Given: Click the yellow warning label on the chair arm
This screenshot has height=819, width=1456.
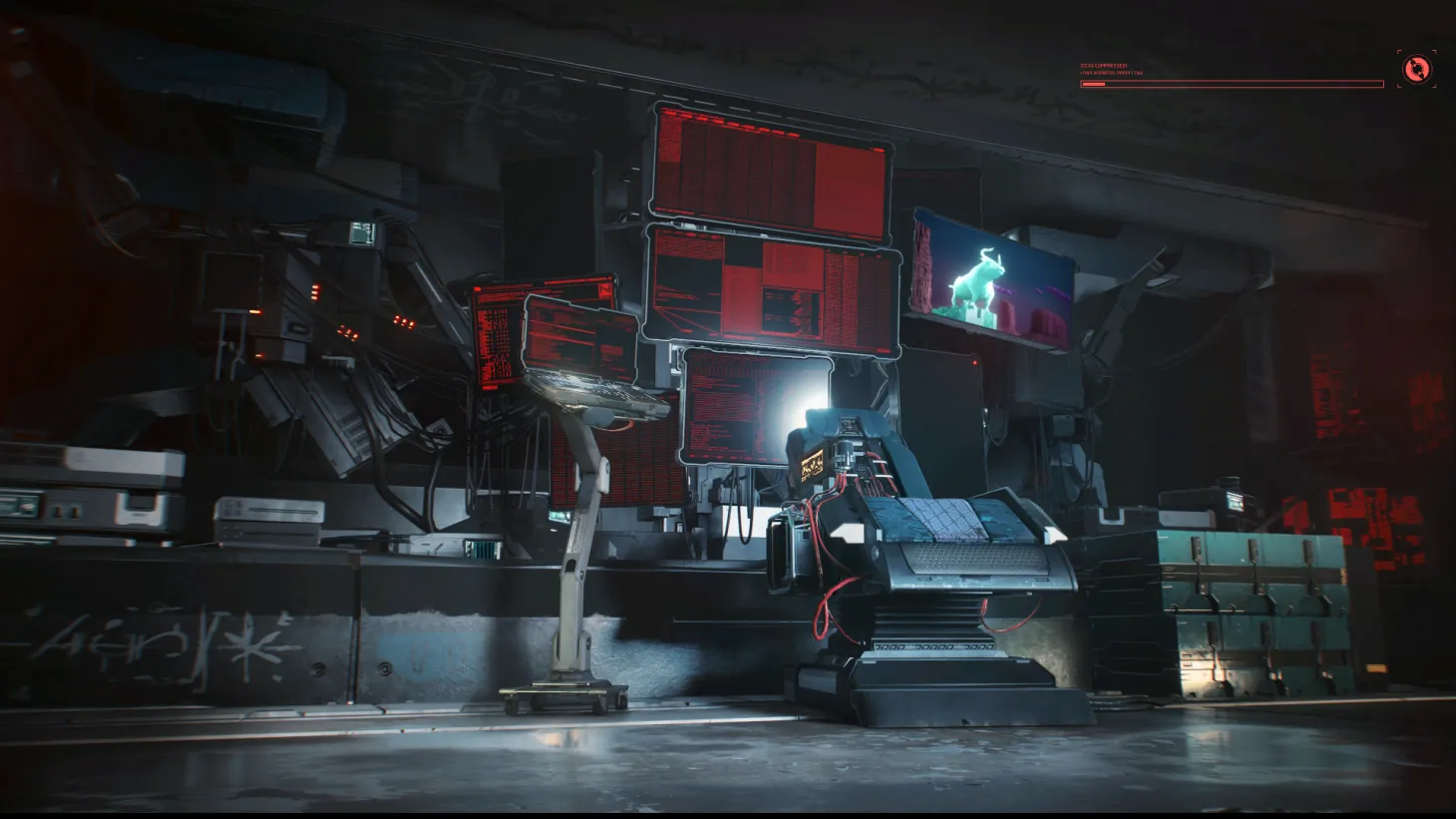Looking at the screenshot, I should coord(811,463).
